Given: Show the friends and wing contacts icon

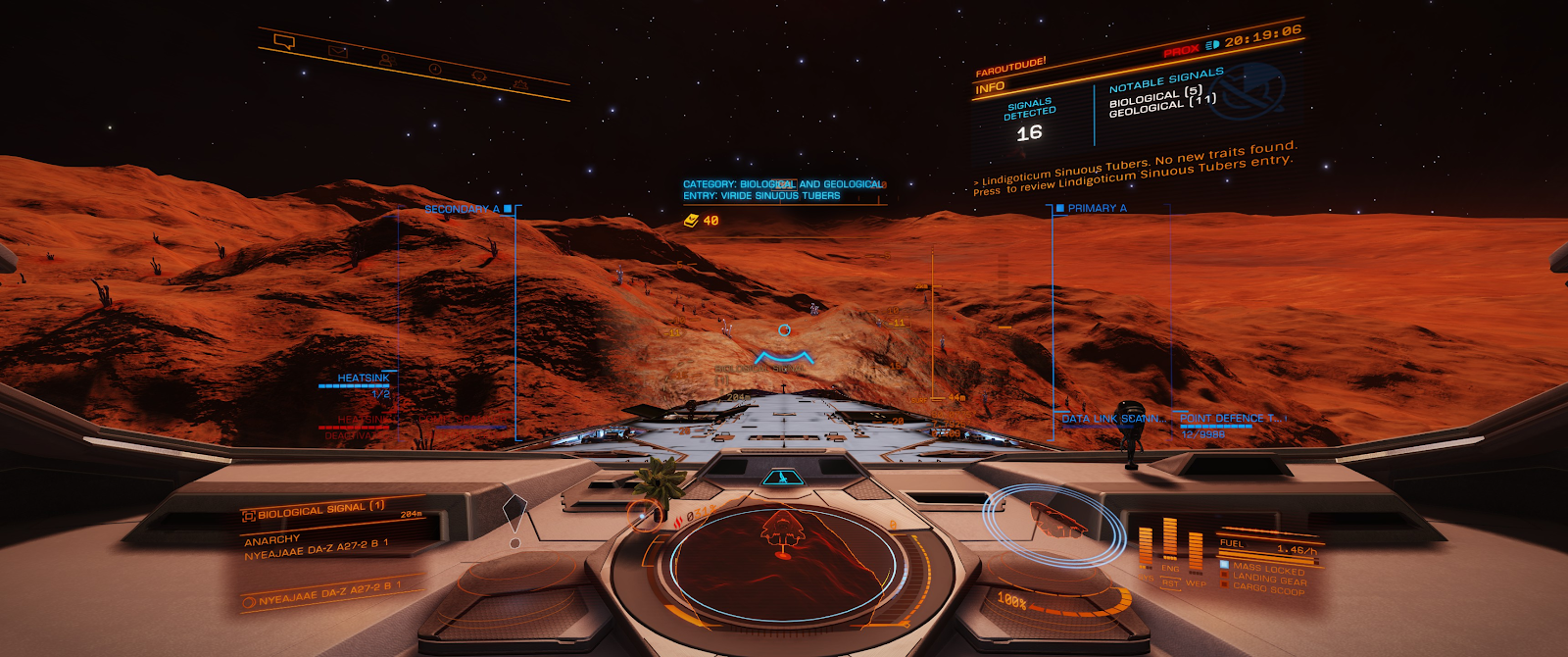Looking at the screenshot, I should click(387, 60).
